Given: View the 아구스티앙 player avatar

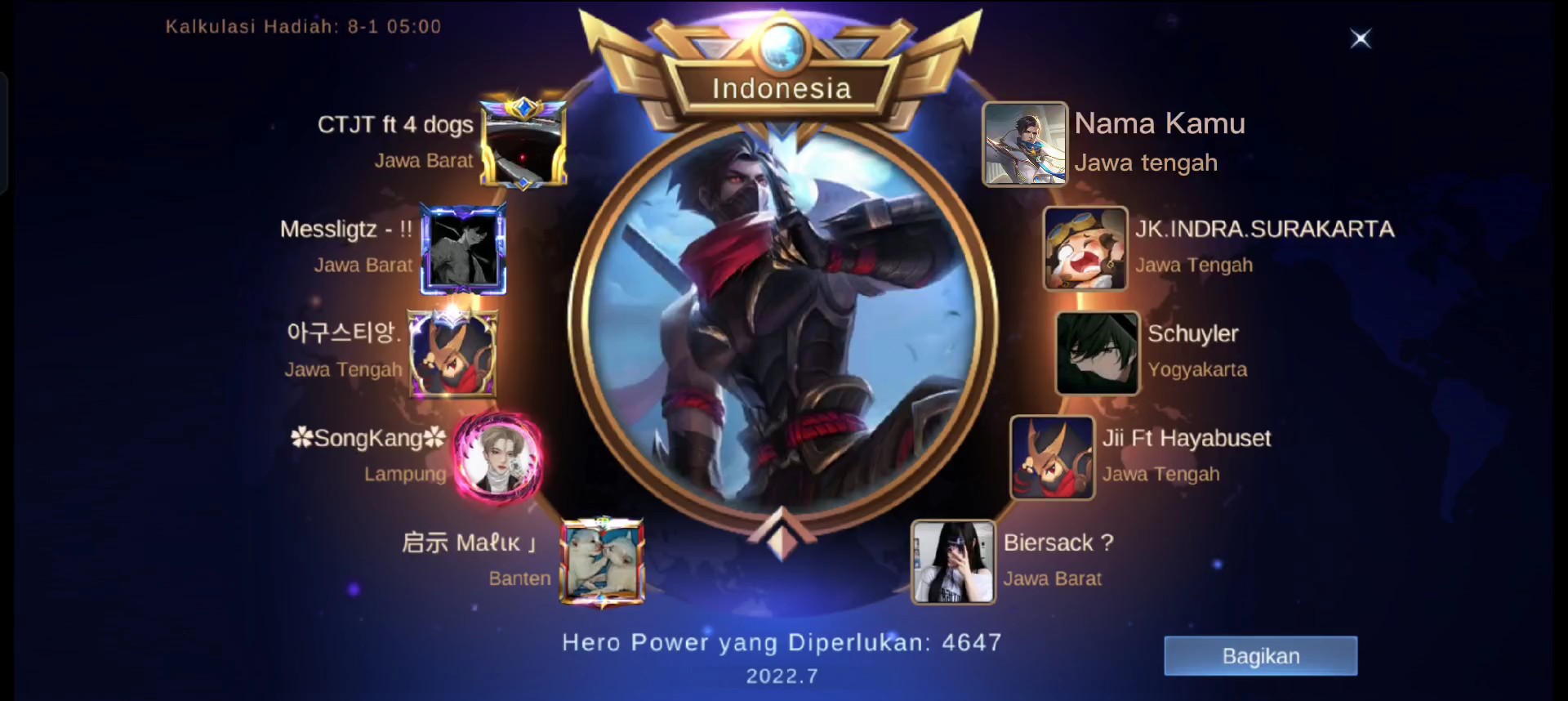Looking at the screenshot, I should (452, 354).
